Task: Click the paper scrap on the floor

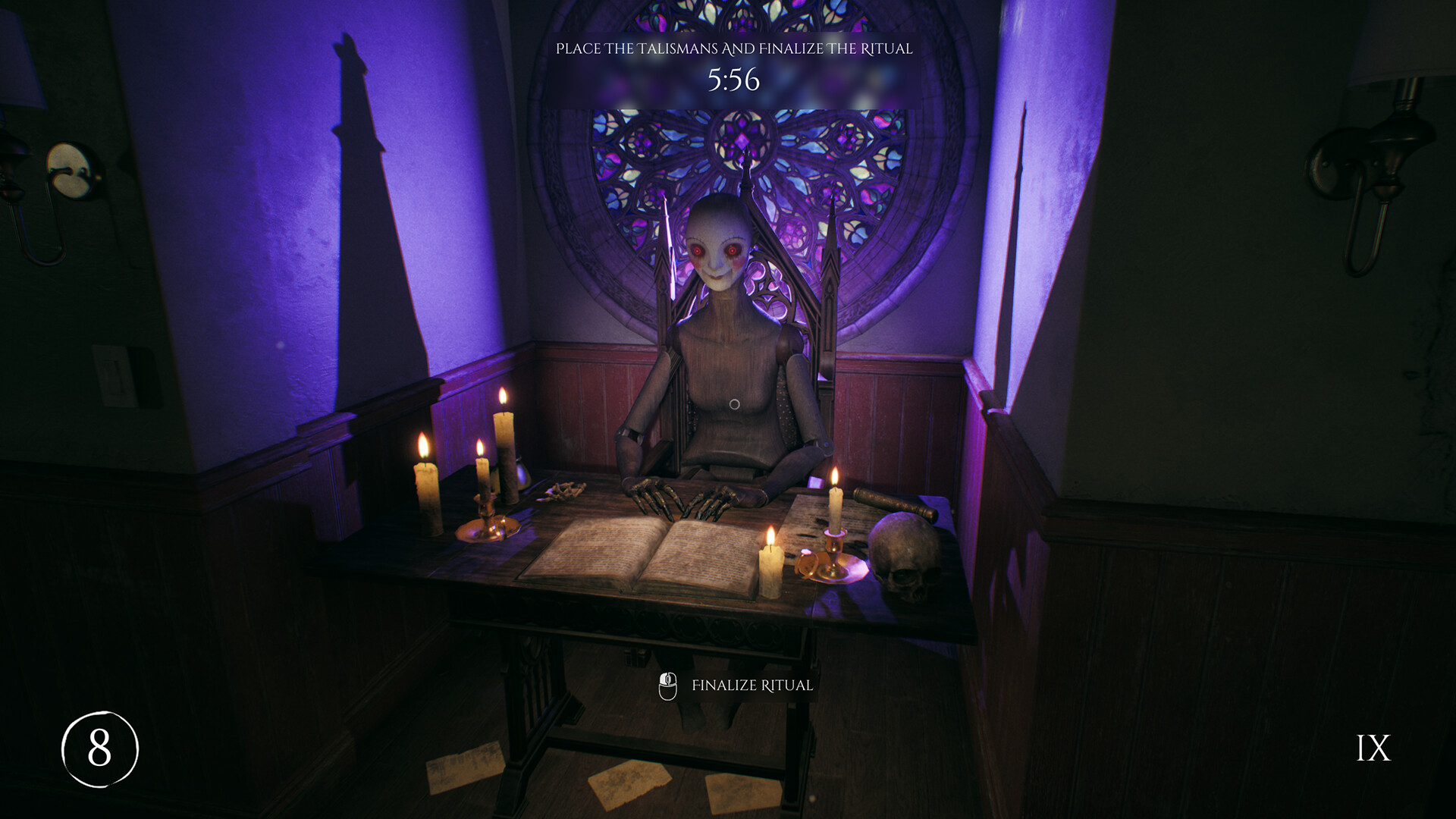Action: point(629,781)
